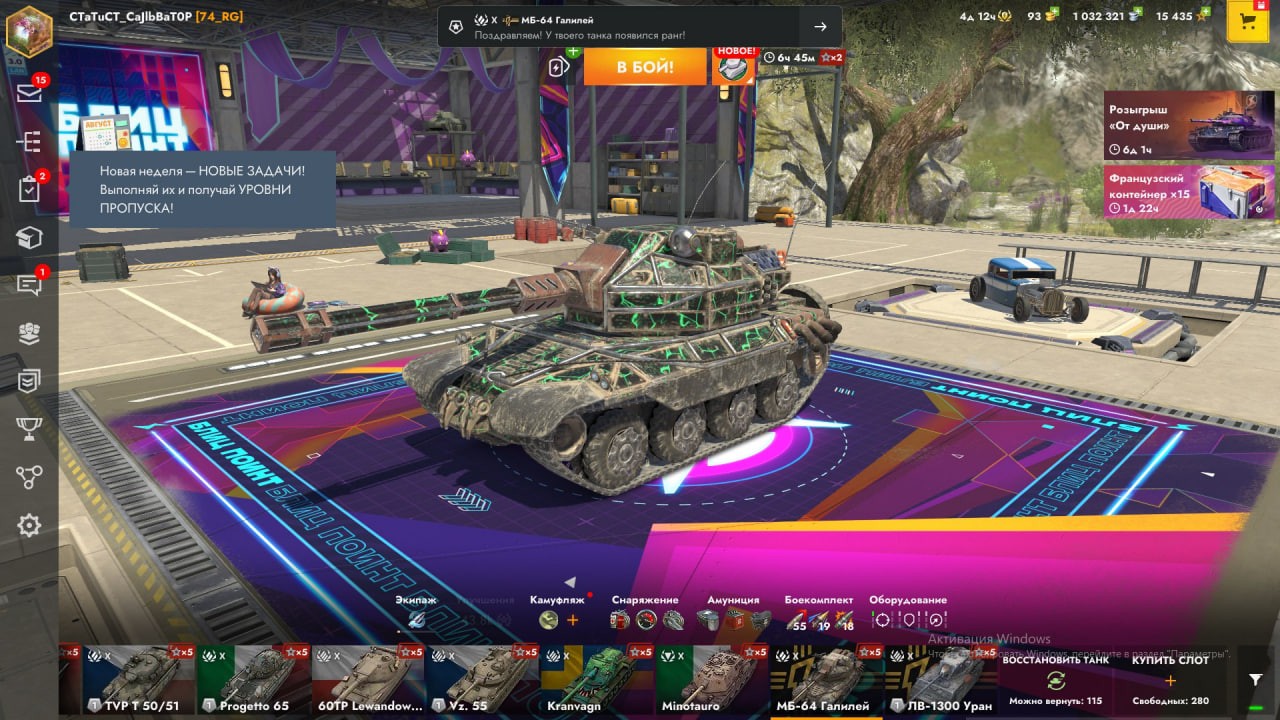Open the chat messages icon
This screenshot has width=1280, height=720.
(29, 285)
